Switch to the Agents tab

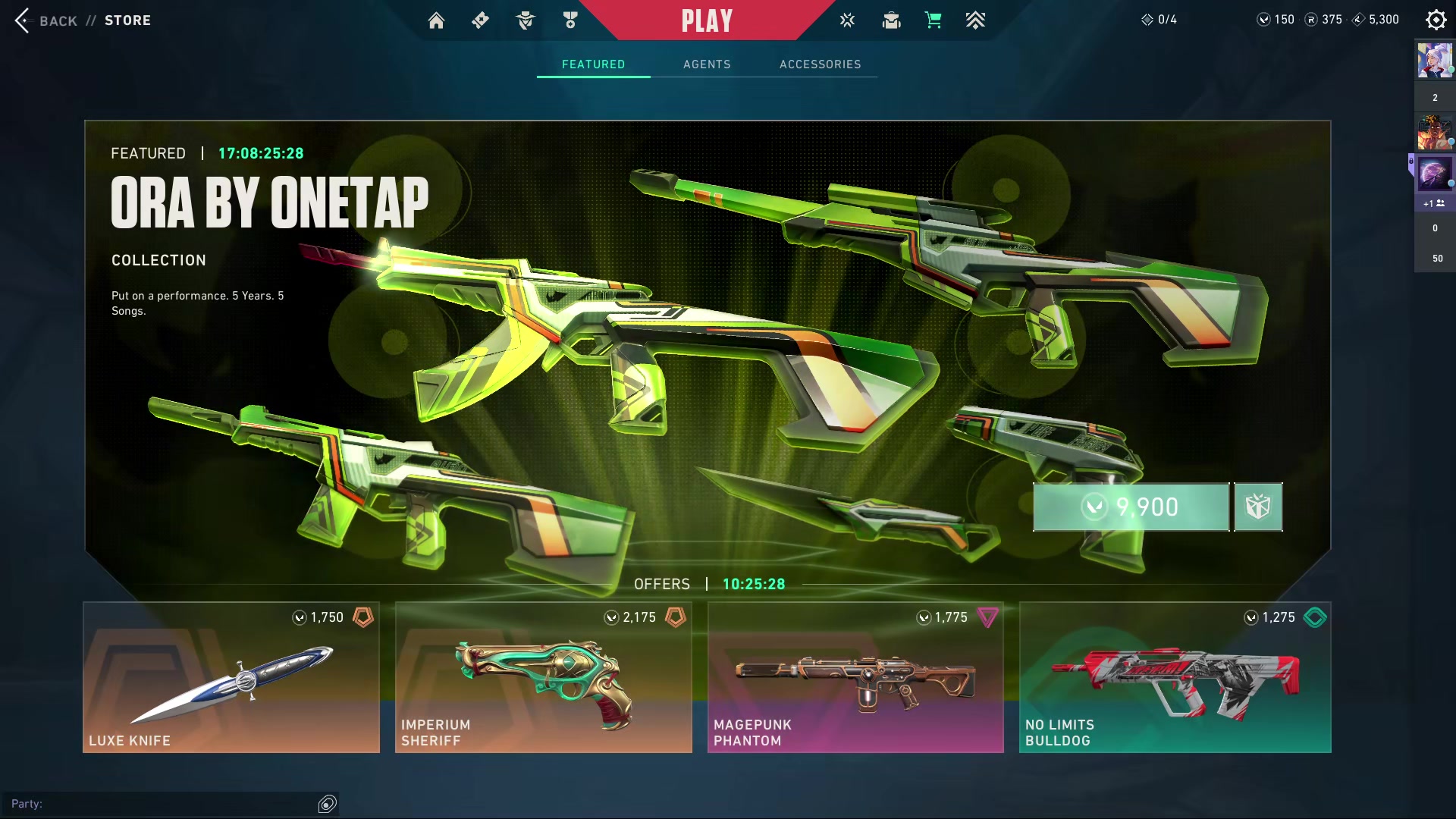click(707, 64)
